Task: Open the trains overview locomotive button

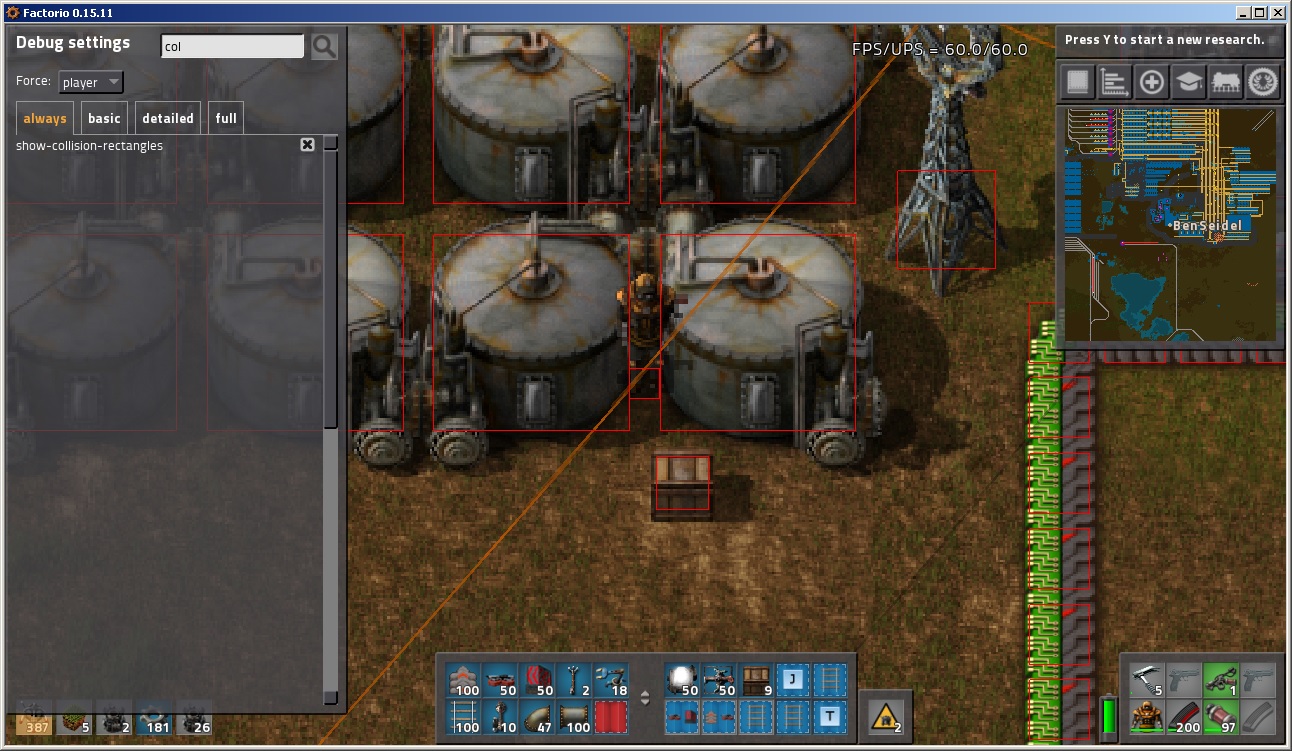Action: click(1226, 82)
